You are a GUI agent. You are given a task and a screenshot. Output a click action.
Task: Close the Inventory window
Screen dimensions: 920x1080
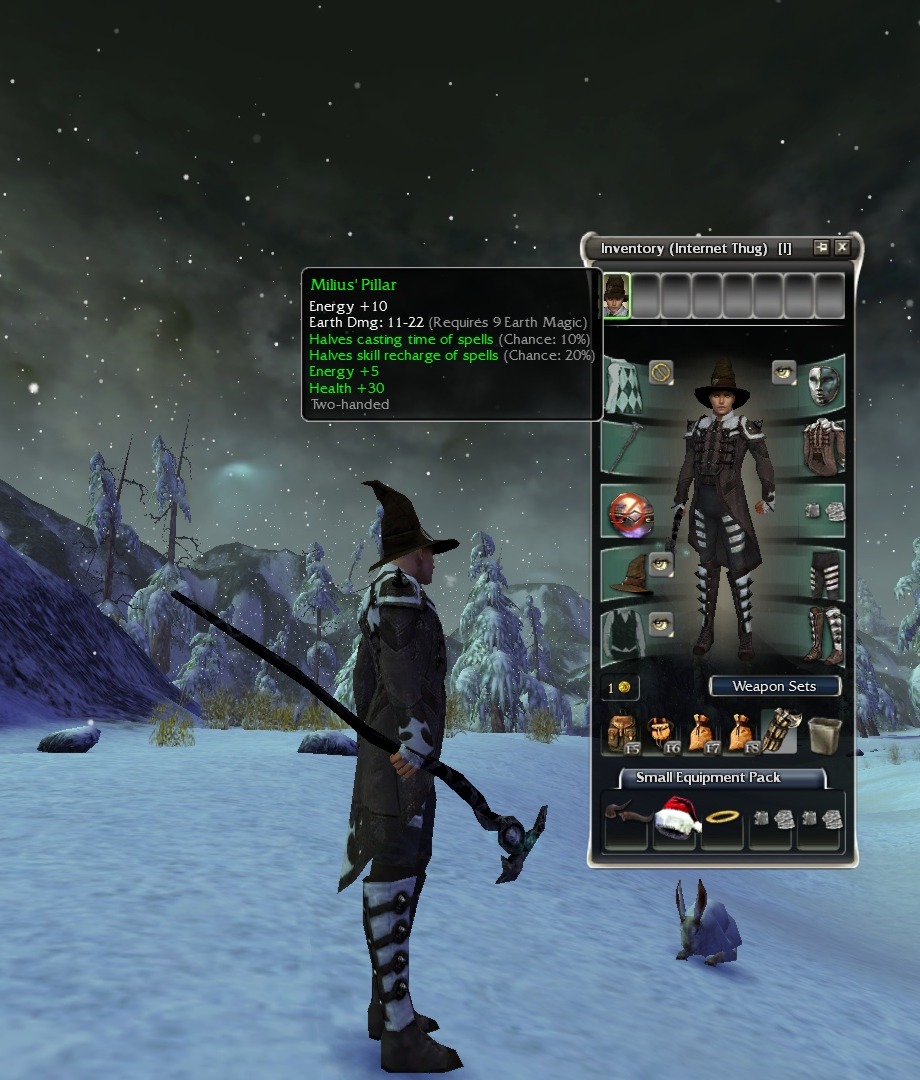coord(842,248)
